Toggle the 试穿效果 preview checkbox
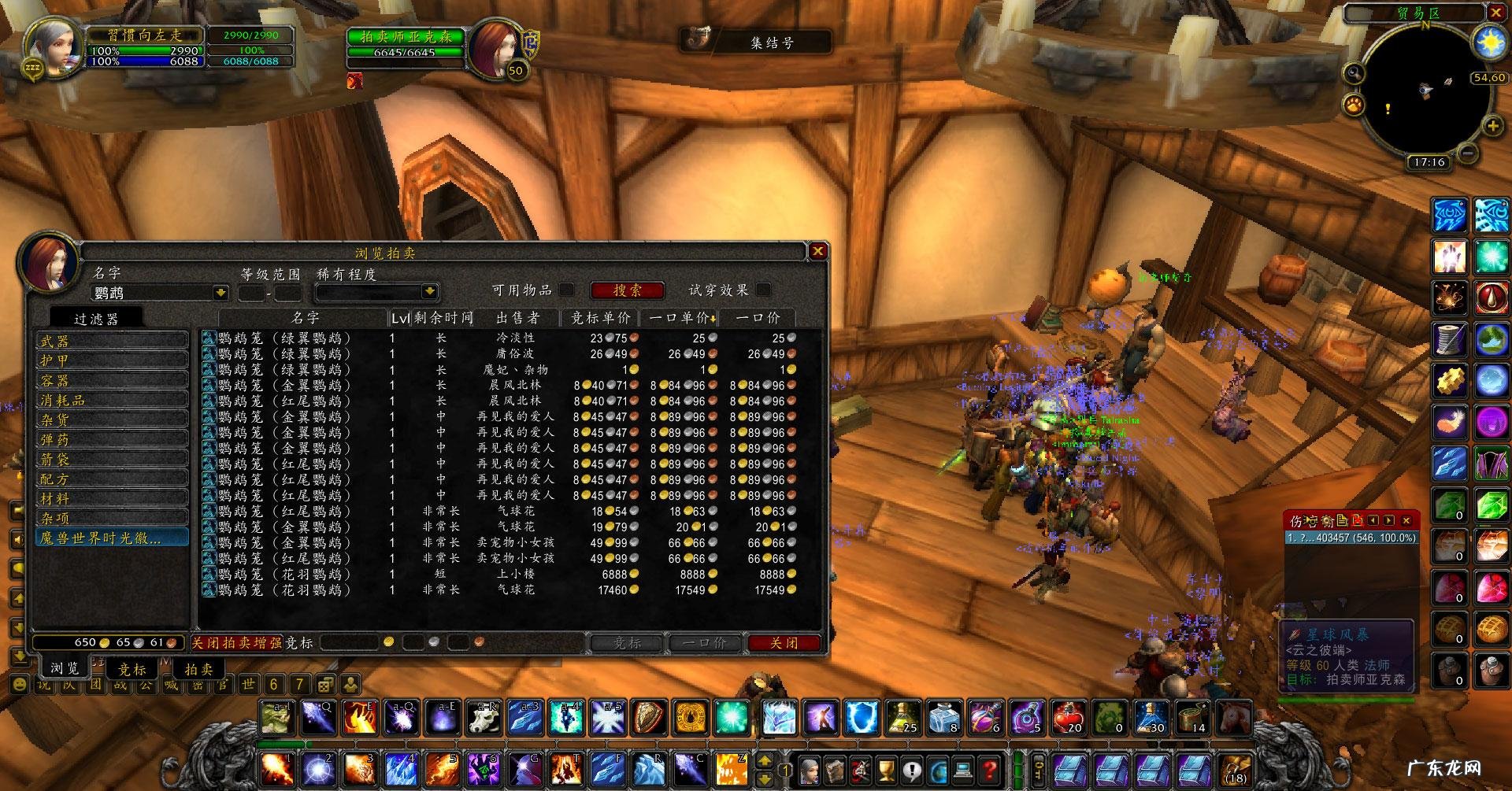Viewport: 1512px width, 791px height. point(762,290)
